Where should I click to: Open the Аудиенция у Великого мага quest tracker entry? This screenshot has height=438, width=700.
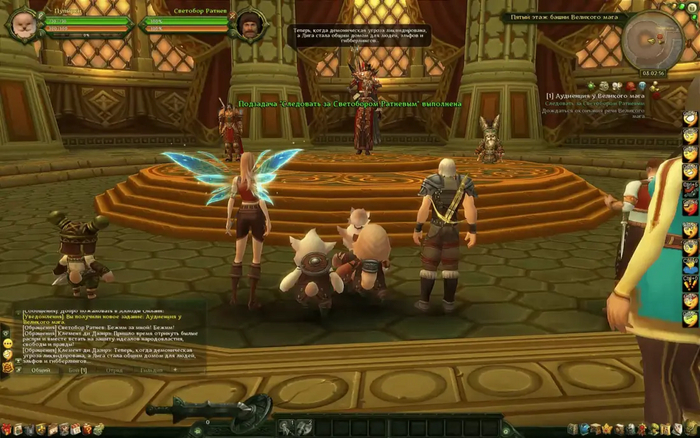tap(598, 95)
